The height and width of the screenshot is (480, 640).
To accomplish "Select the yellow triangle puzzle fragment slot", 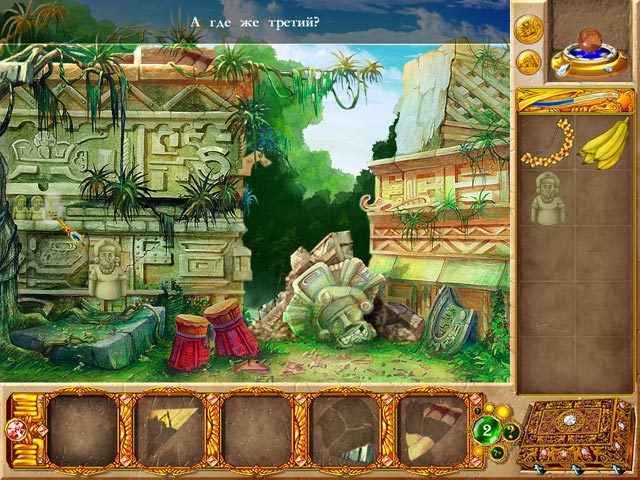I will click(x=170, y=430).
